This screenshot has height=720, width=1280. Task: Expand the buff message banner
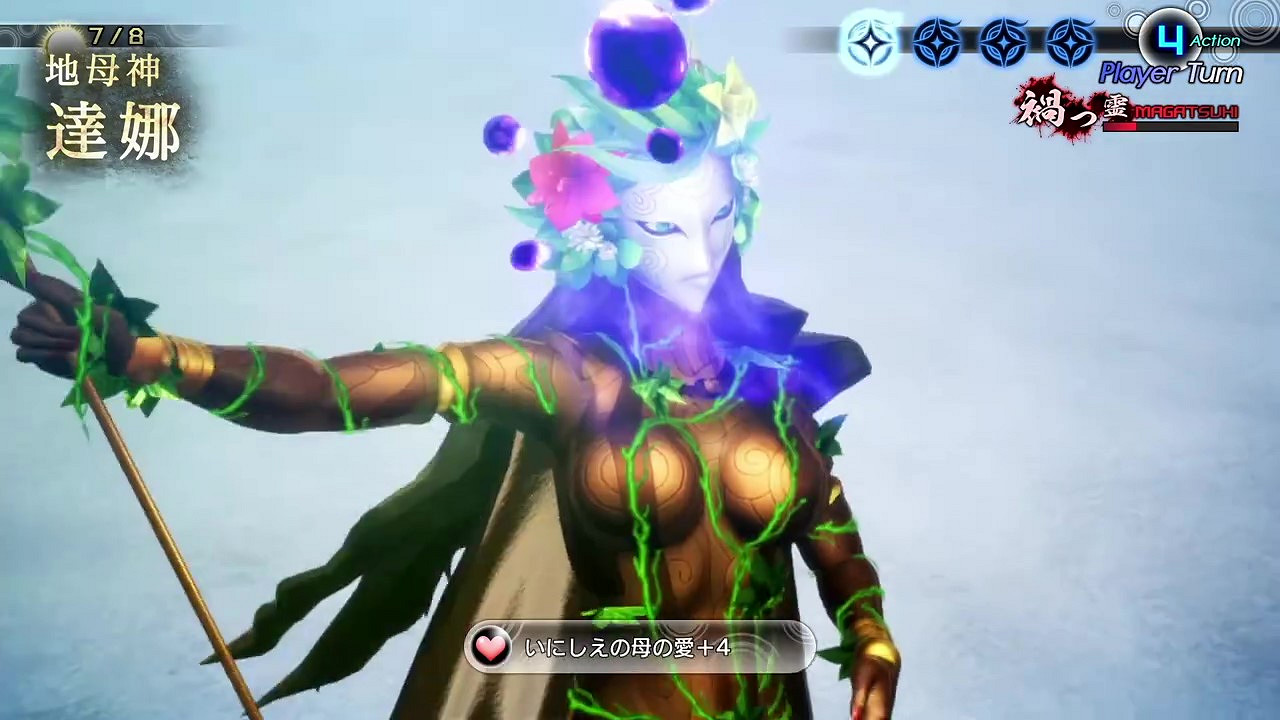pos(640,645)
